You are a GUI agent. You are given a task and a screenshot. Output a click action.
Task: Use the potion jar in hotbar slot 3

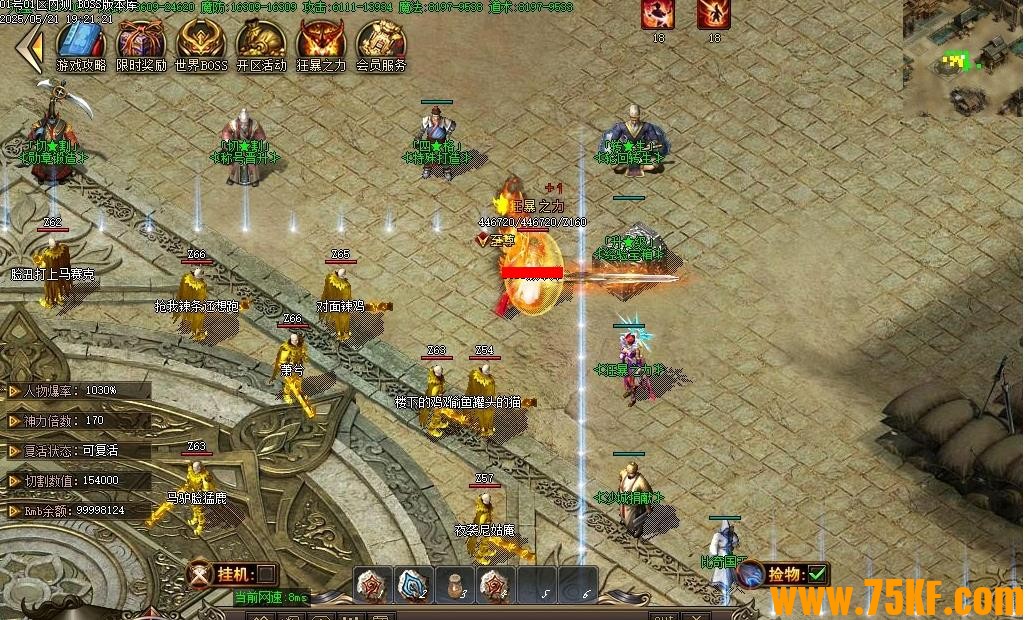click(455, 584)
